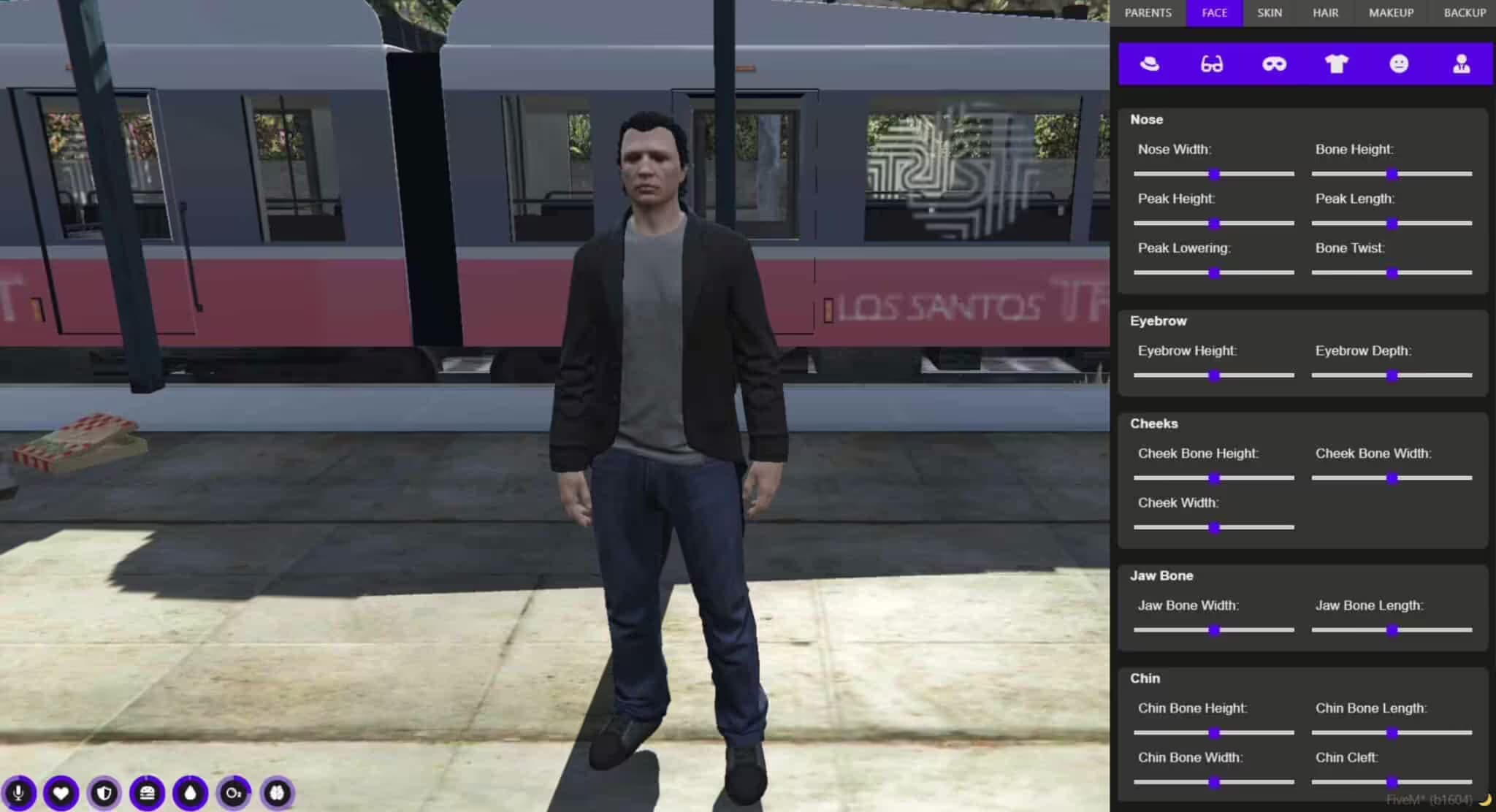
Task: Select the heart health icon
Action: pos(62,794)
